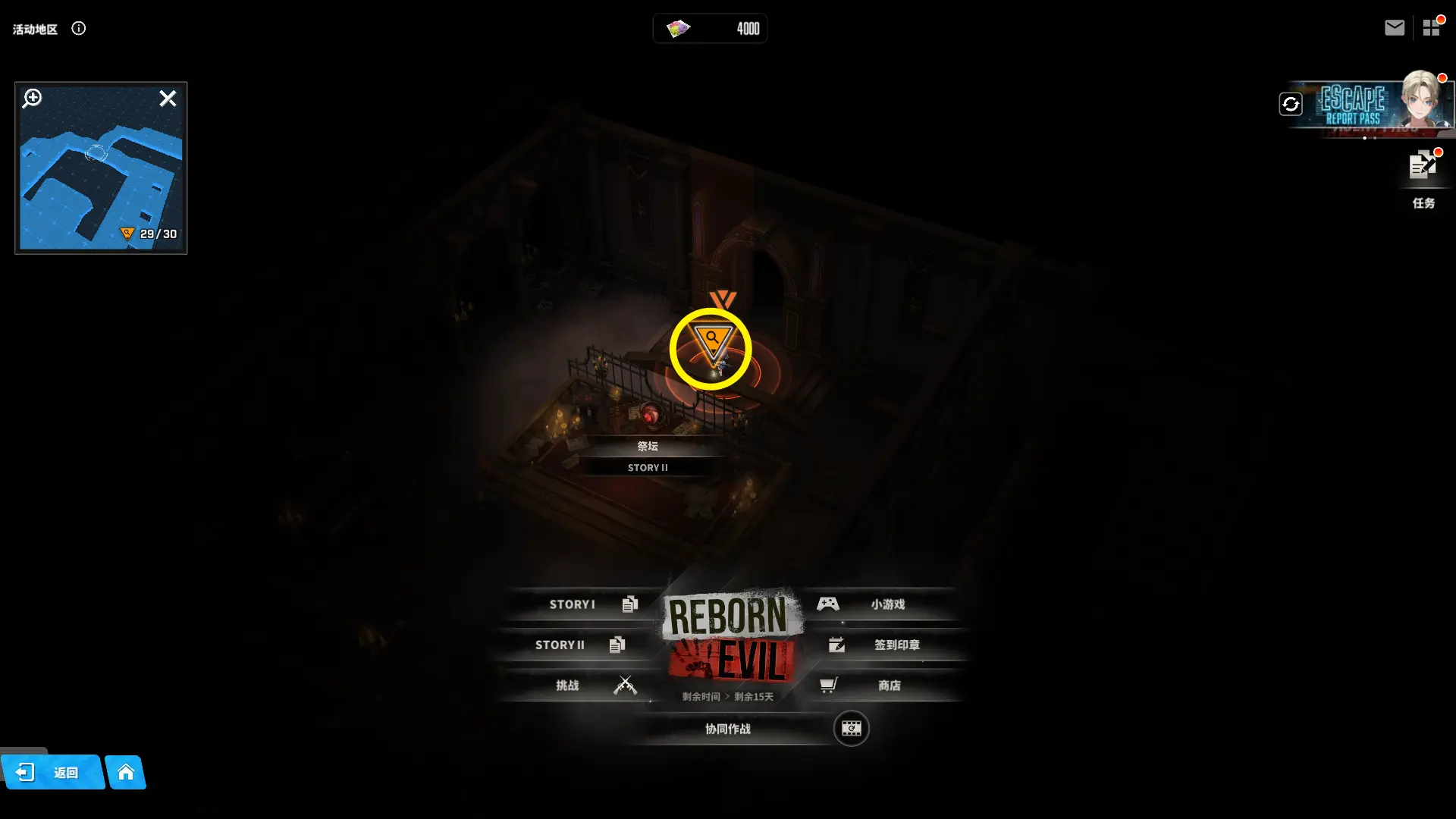Viewport: 1456px width, 819px height.
Task: Show the 活动地区 info tooltip
Action: (79, 29)
